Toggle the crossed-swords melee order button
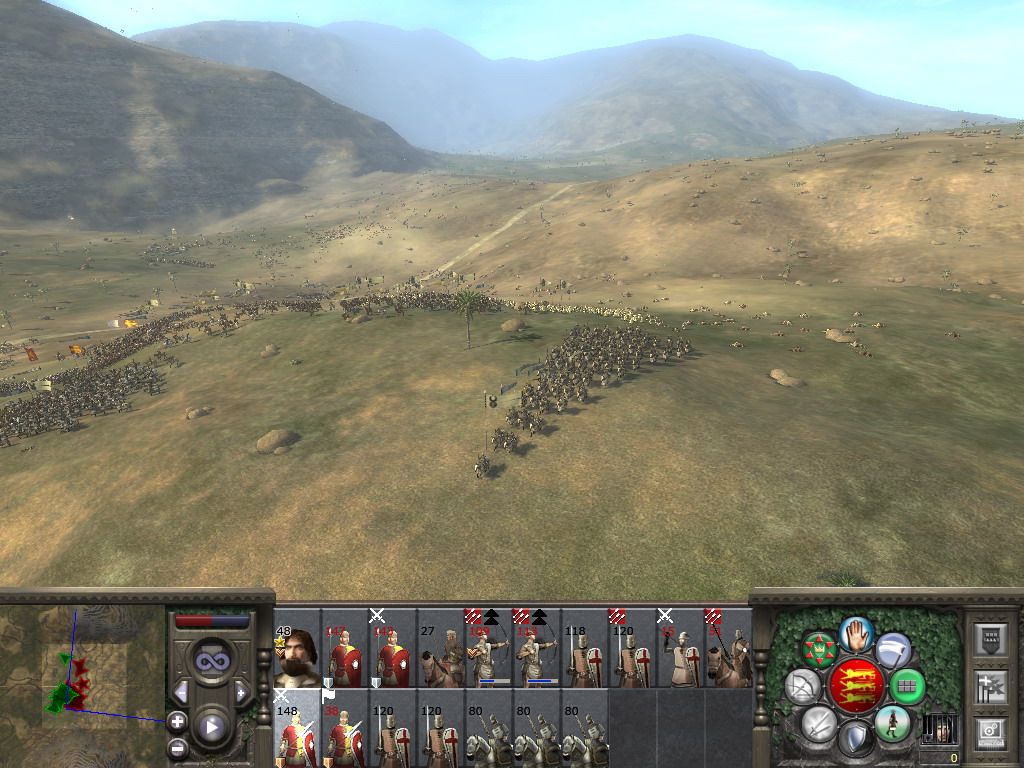This screenshot has height=768, width=1024. click(x=820, y=722)
